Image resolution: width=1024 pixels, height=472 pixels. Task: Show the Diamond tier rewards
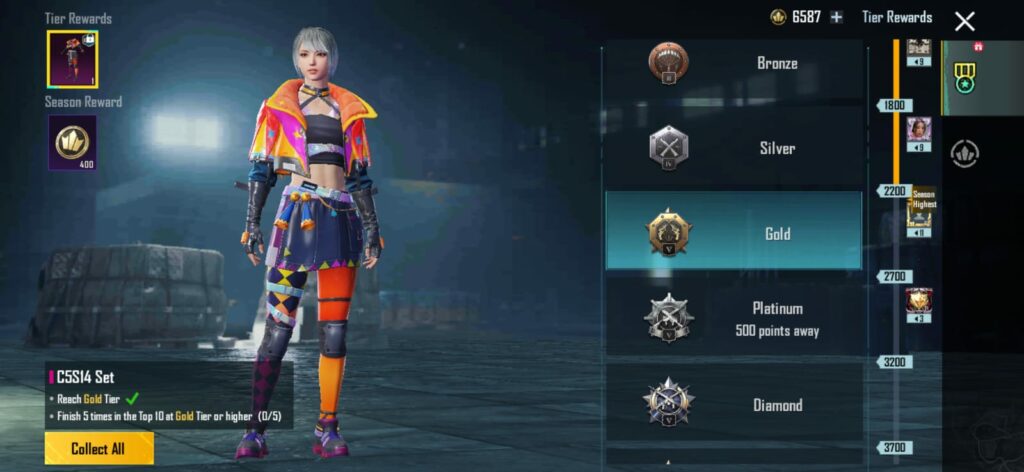[x=733, y=404]
